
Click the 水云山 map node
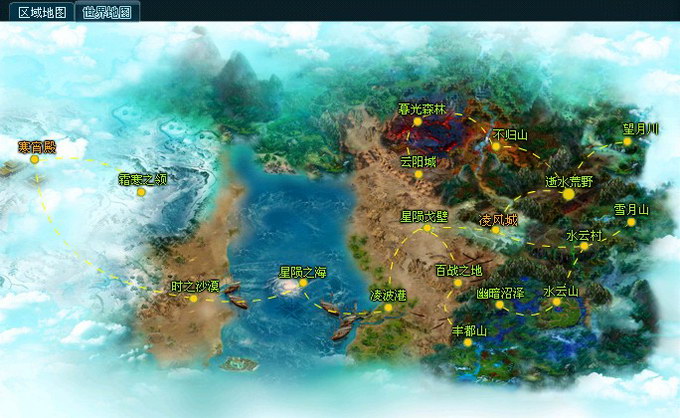pos(557,301)
